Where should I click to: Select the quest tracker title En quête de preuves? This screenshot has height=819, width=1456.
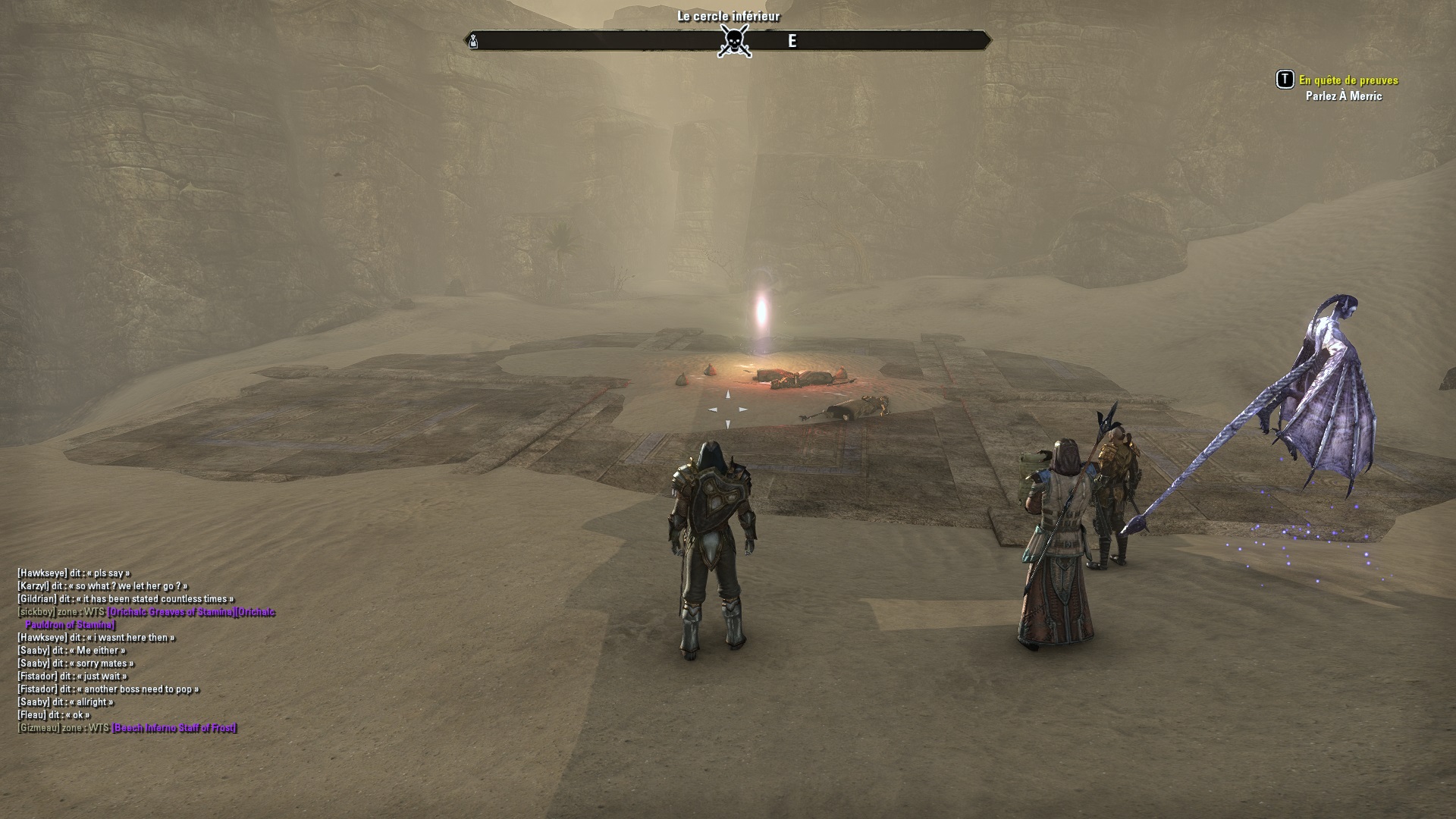[x=1348, y=80]
